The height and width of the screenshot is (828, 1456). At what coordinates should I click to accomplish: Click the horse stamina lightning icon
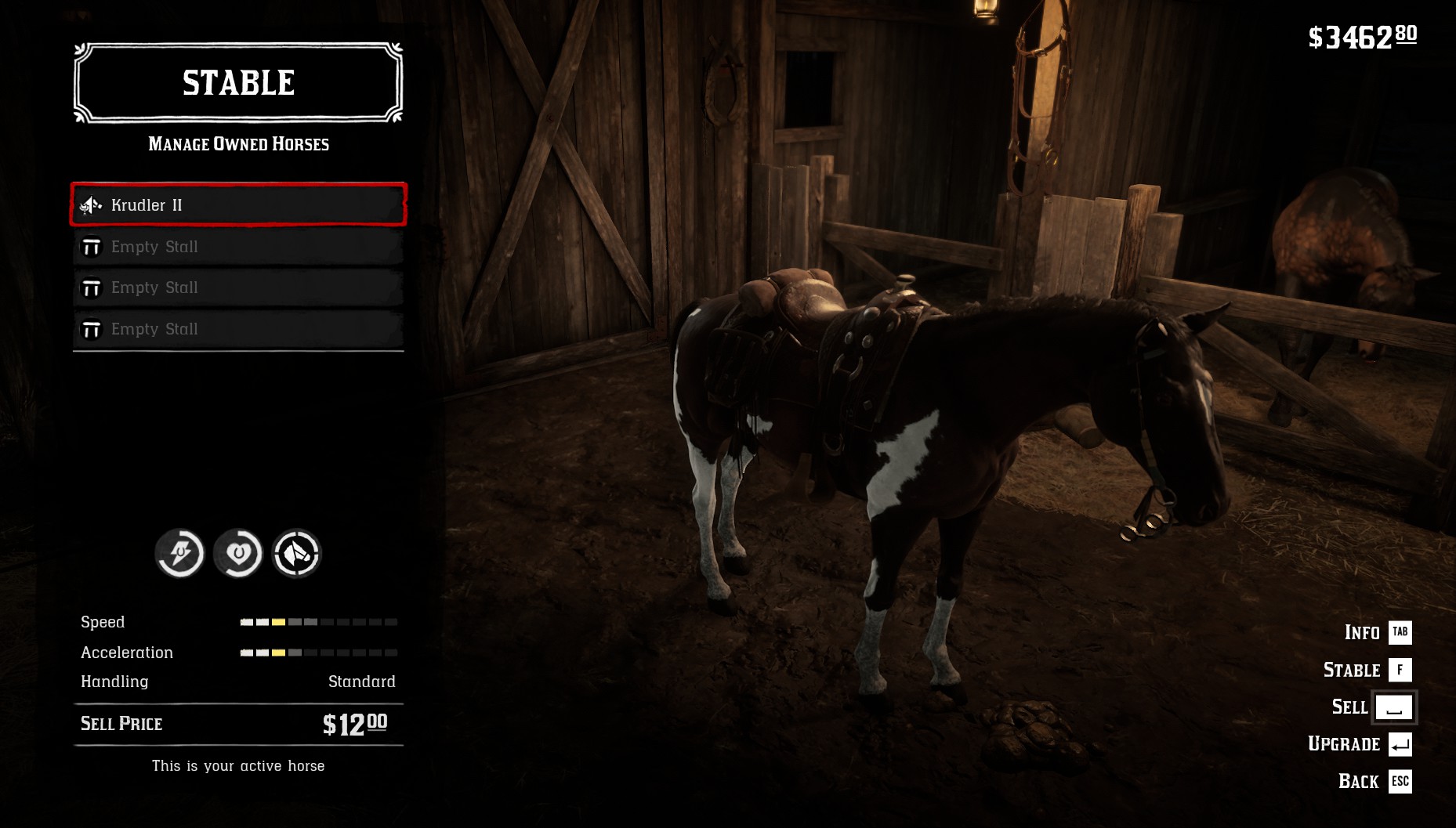[x=179, y=554]
